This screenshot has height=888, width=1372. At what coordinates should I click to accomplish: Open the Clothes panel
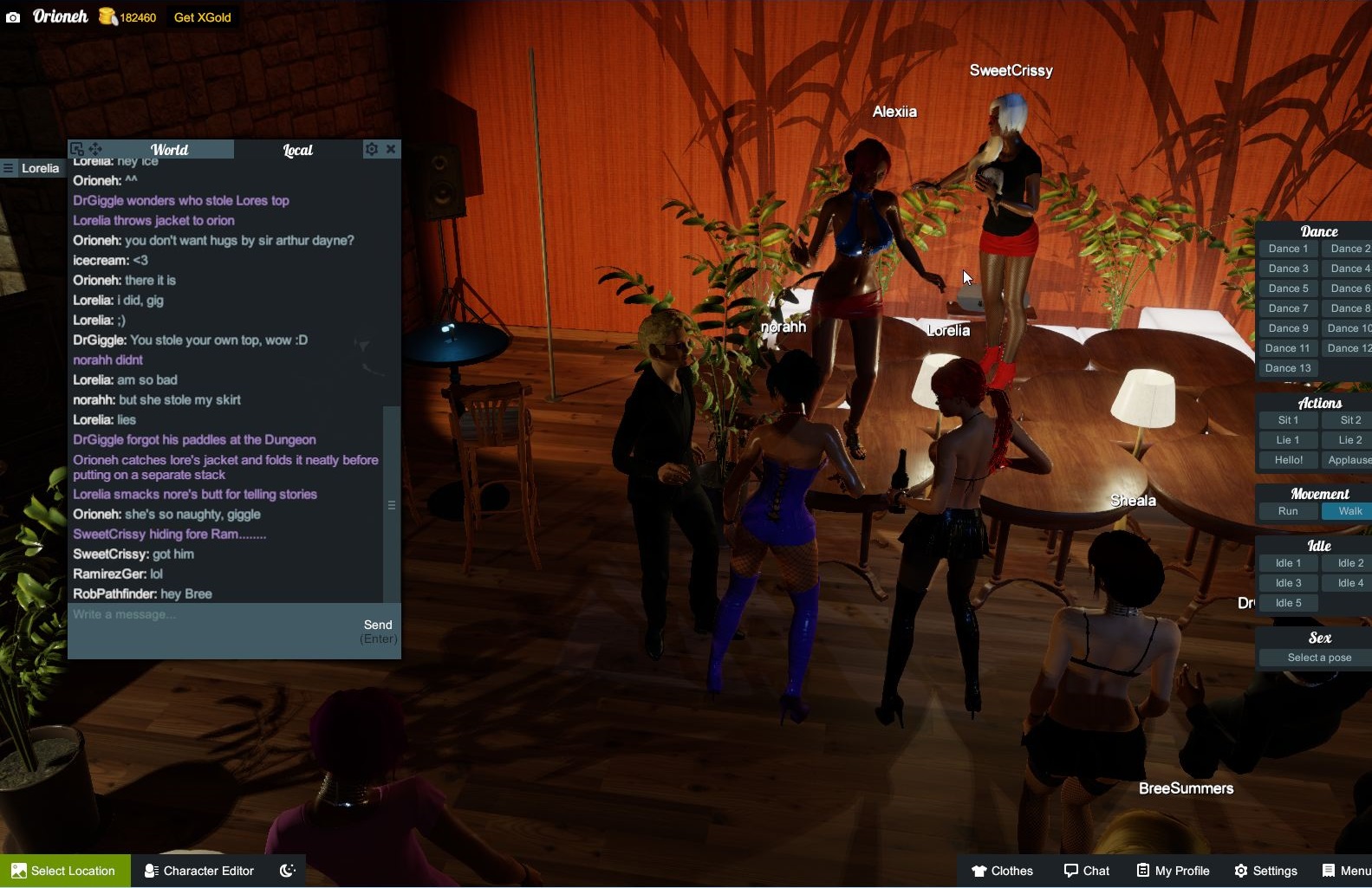[x=1002, y=871]
